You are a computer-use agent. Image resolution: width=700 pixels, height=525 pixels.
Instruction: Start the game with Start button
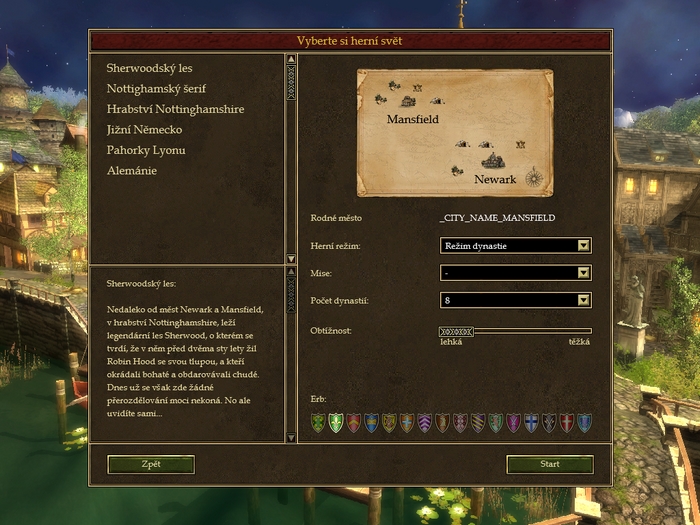[x=549, y=464]
